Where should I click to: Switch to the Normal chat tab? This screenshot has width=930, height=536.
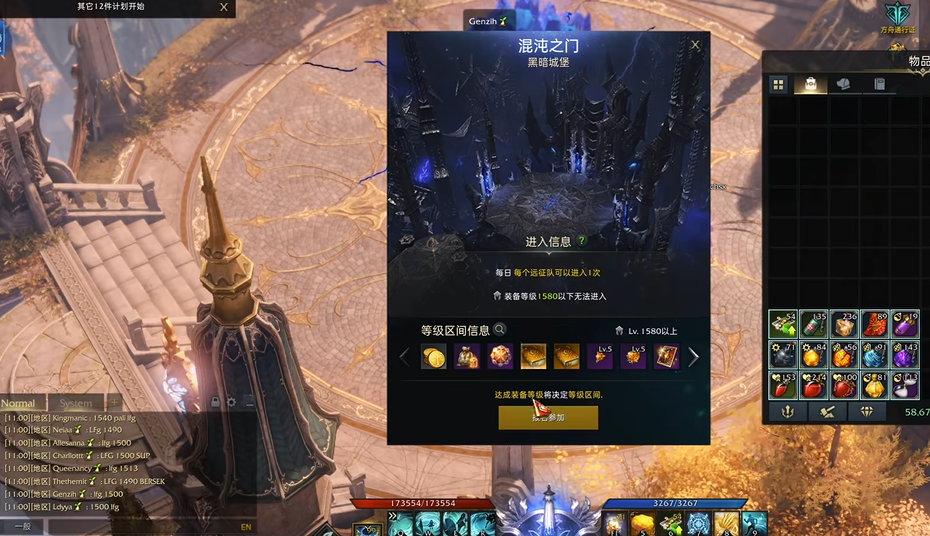pos(18,403)
